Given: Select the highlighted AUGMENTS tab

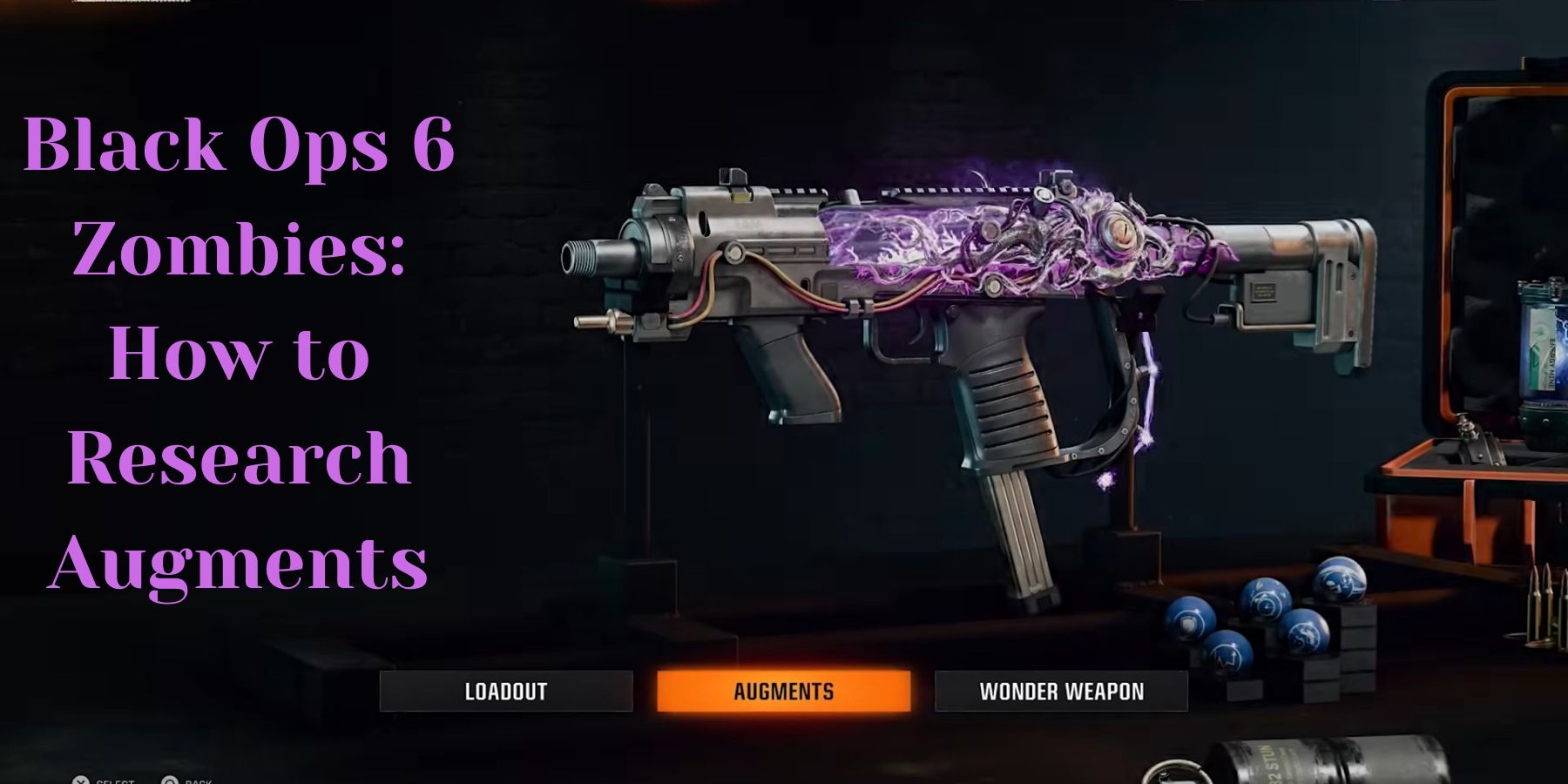Looking at the screenshot, I should (783, 692).
